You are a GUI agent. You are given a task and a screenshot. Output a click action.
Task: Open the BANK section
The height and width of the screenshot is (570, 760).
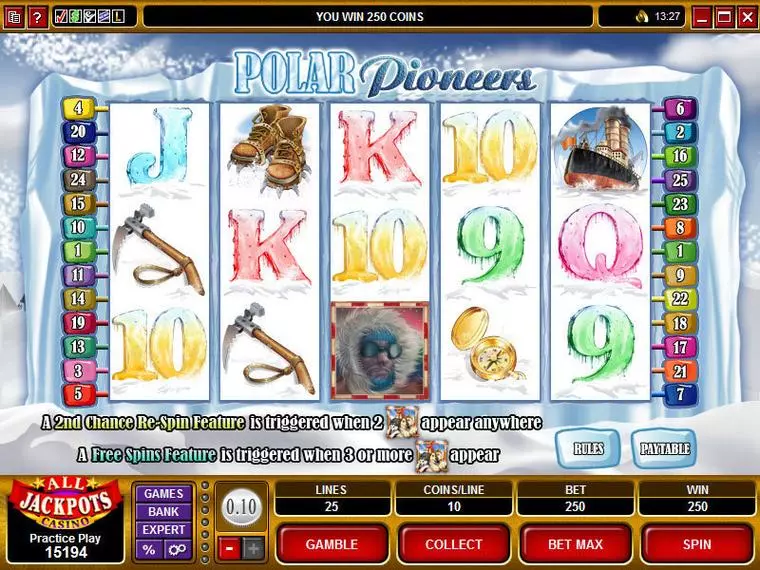click(x=163, y=511)
